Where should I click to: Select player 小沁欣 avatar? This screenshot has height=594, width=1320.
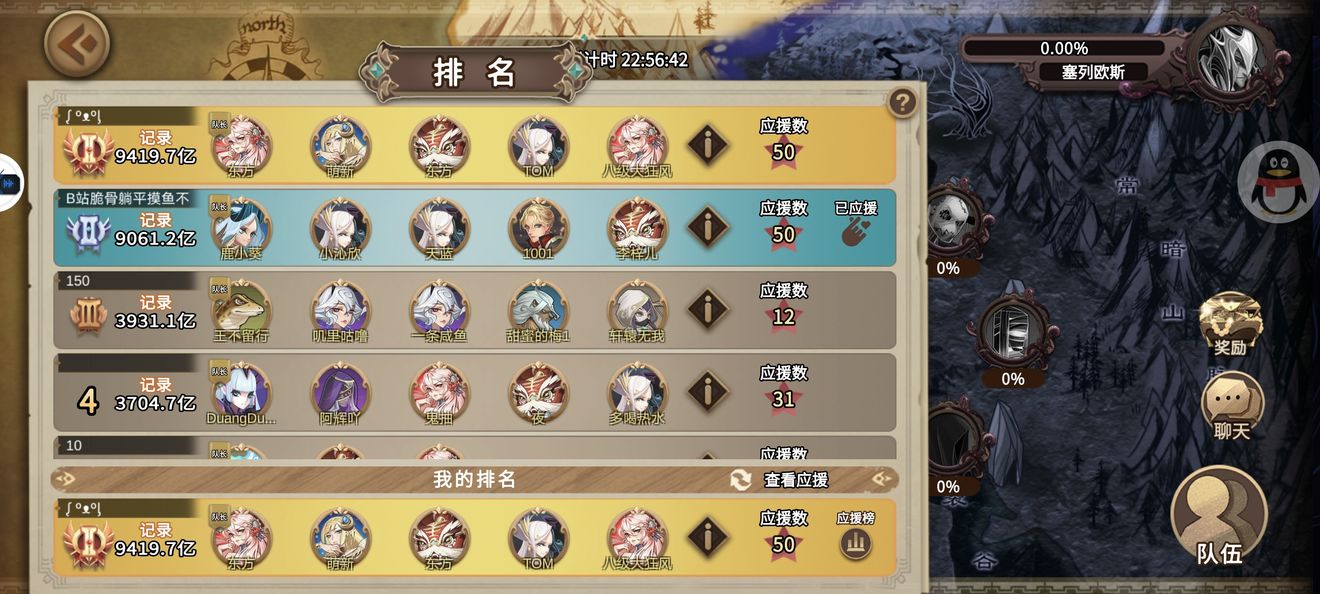(x=340, y=227)
